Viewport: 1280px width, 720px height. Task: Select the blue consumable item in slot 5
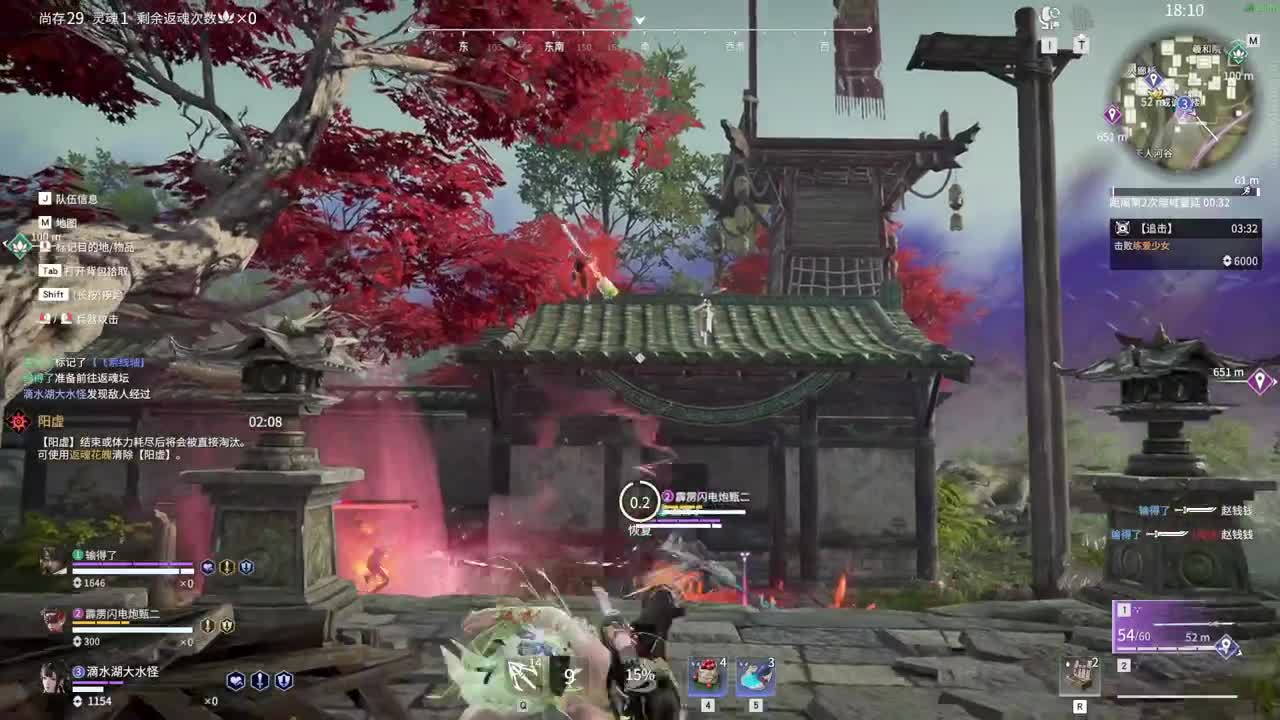pos(752,677)
